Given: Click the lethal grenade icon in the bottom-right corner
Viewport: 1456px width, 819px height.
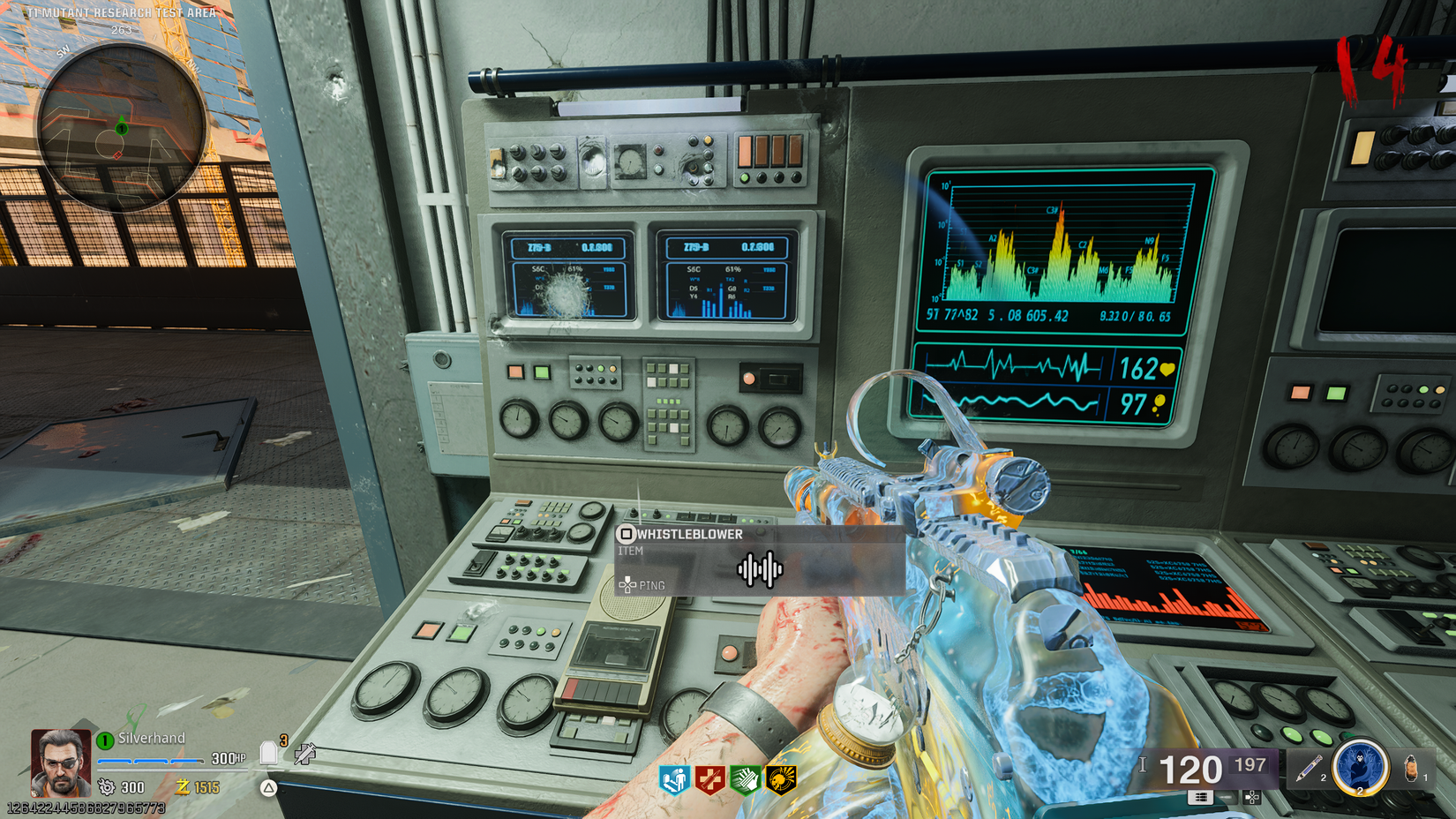Looking at the screenshot, I should 1413,767.
